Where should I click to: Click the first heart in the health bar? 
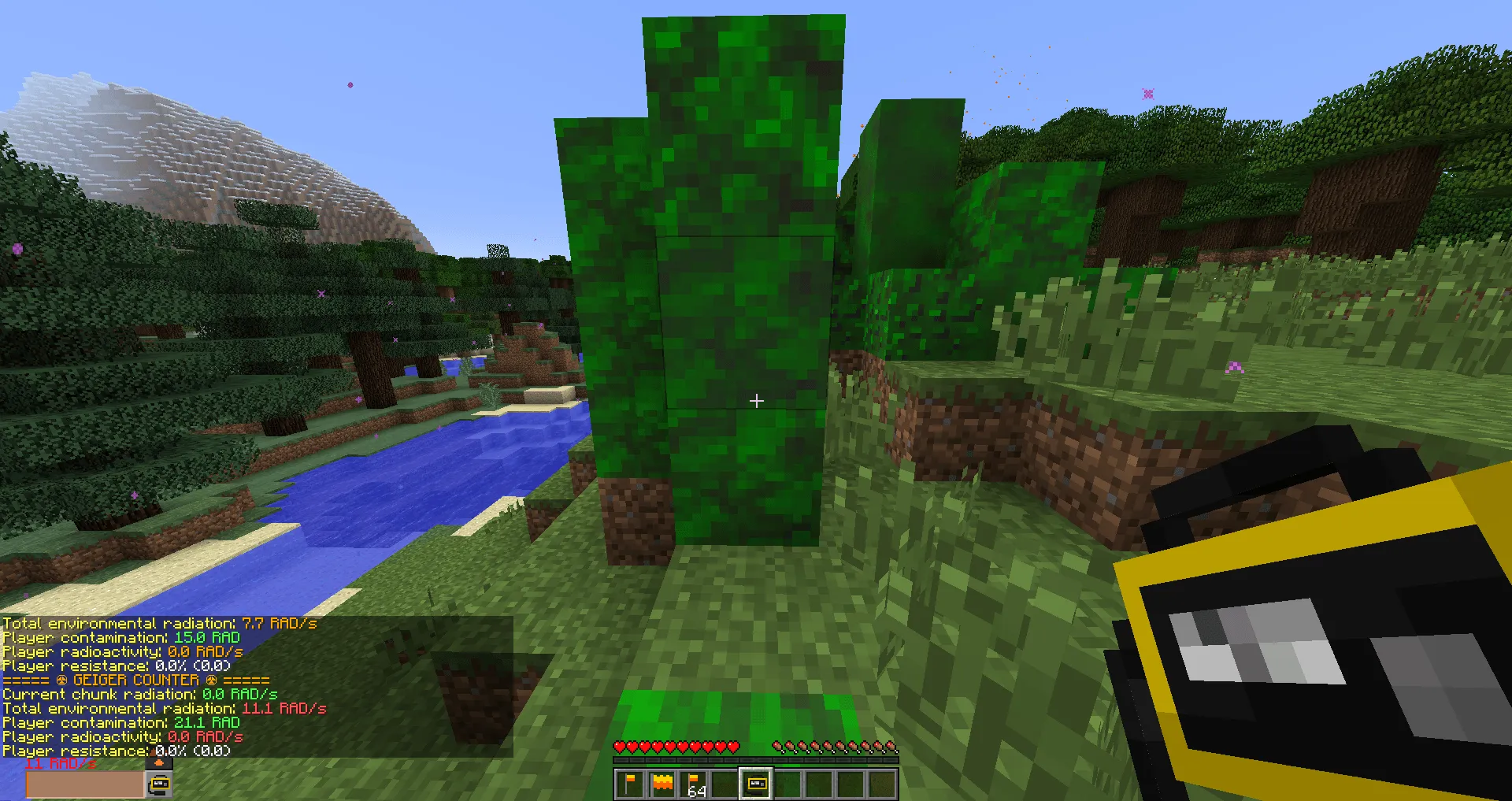(621, 747)
